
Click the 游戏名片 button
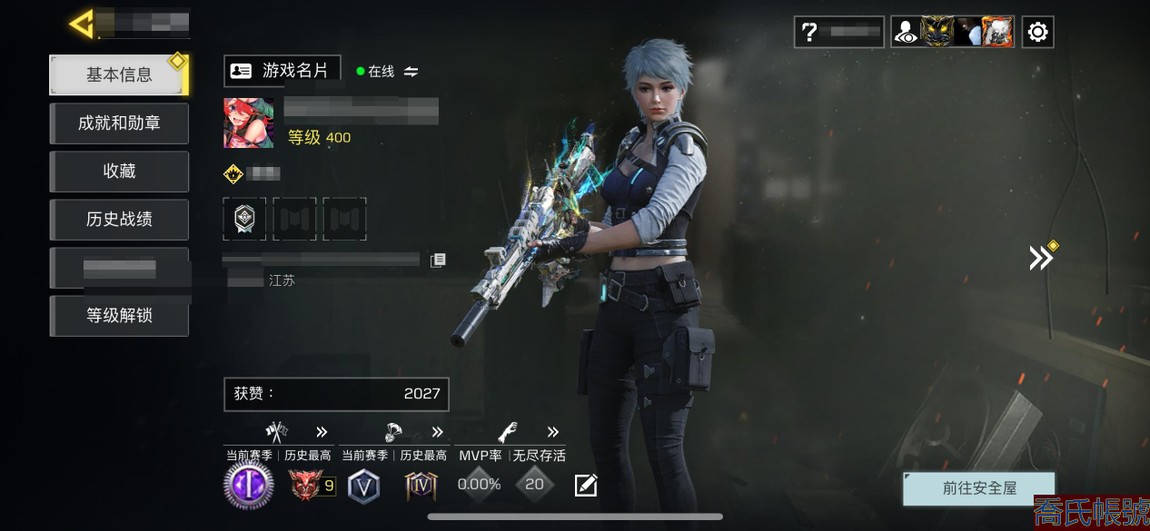(282, 70)
